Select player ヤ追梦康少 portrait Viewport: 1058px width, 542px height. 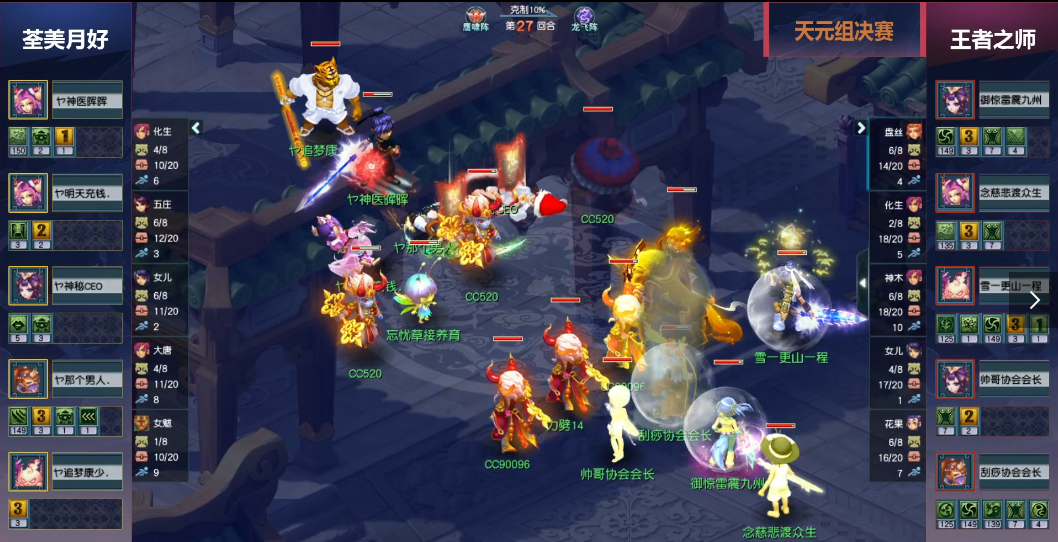coord(27,472)
